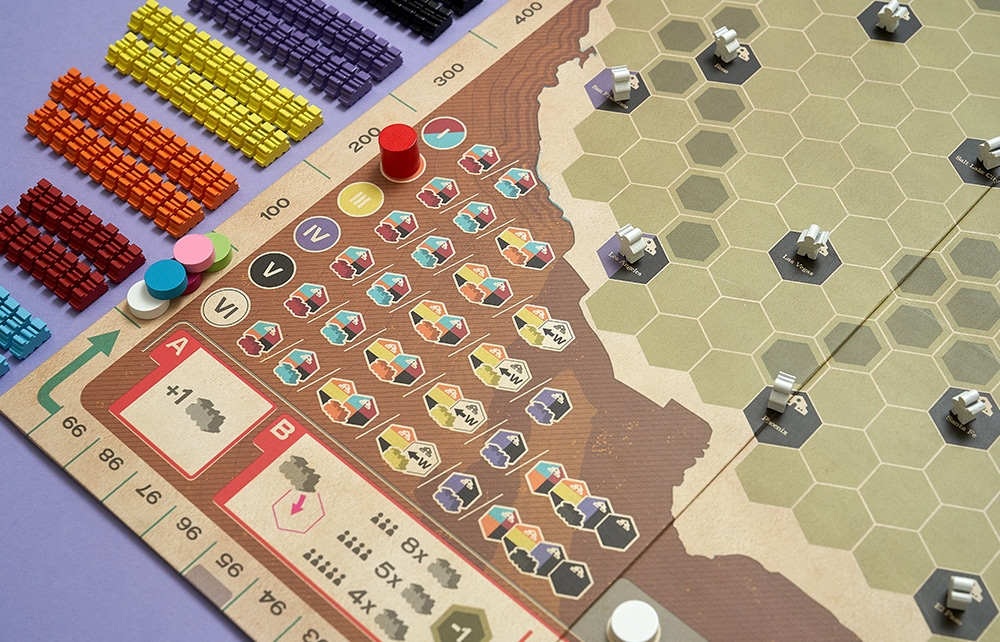The image size is (1000, 642).
Task: Choose the San Francisco city hex
Action: [618, 91]
